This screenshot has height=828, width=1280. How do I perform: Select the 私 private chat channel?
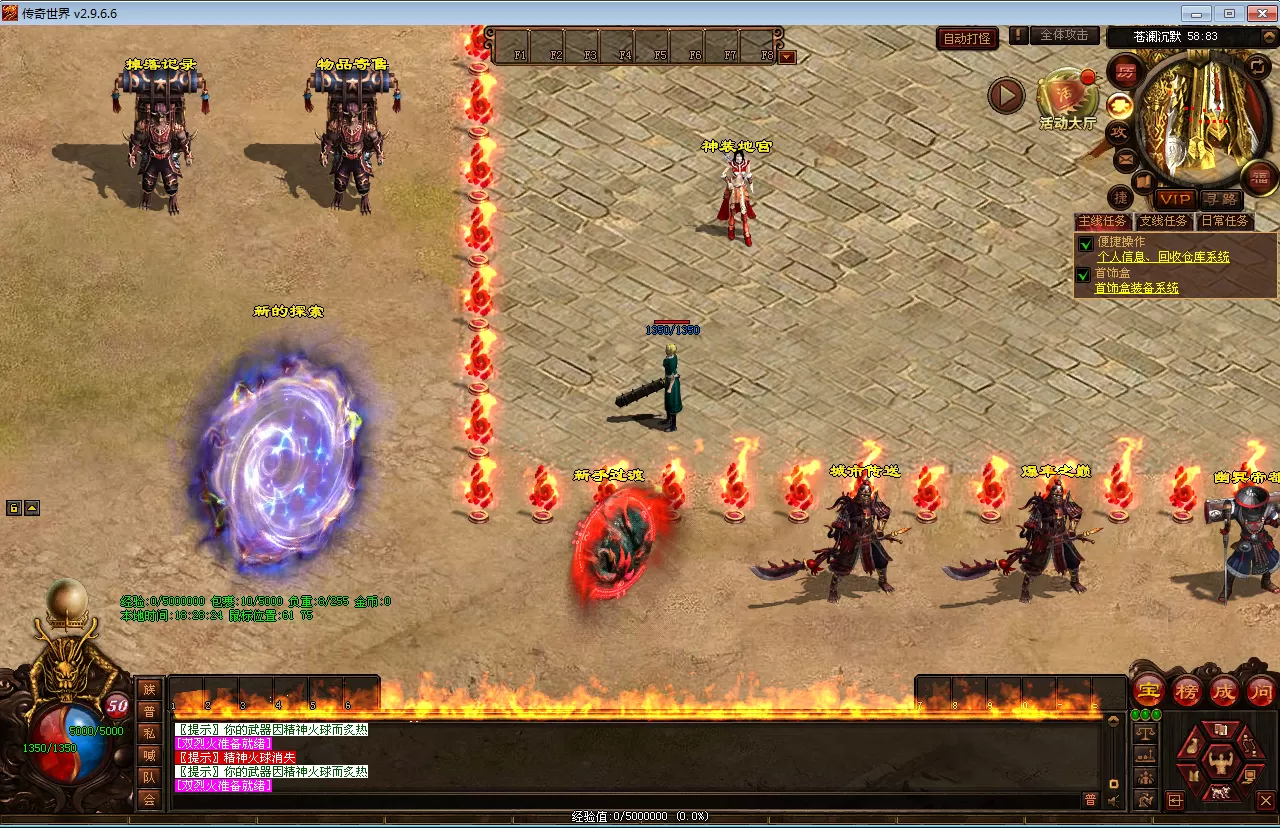pyautogui.click(x=149, y=732)
